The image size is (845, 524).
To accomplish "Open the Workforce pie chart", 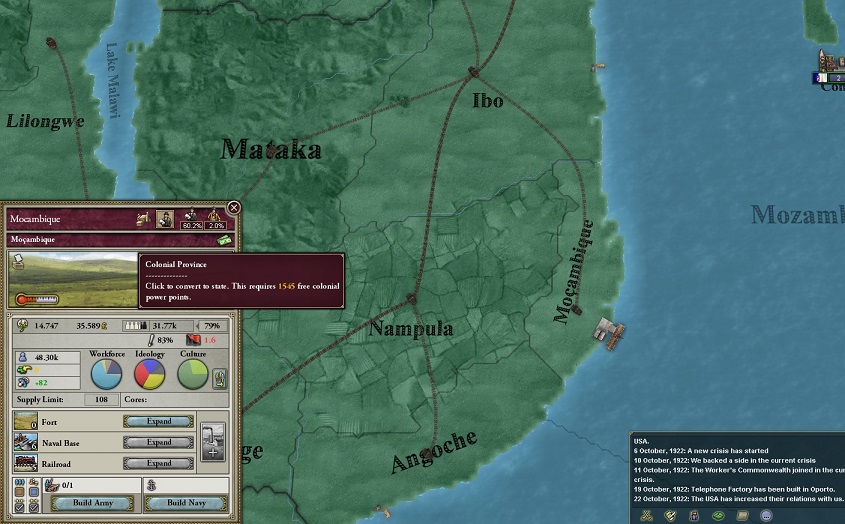I will 106,373.
